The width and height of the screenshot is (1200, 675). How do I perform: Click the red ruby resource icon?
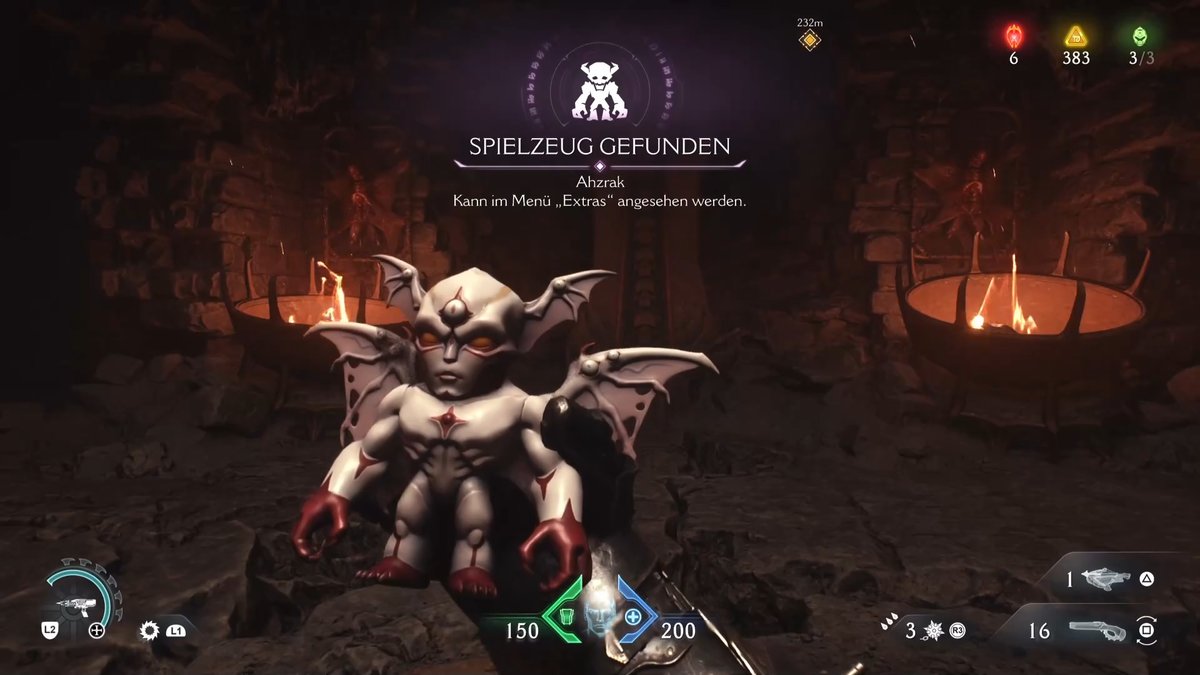coord(1013,37)
